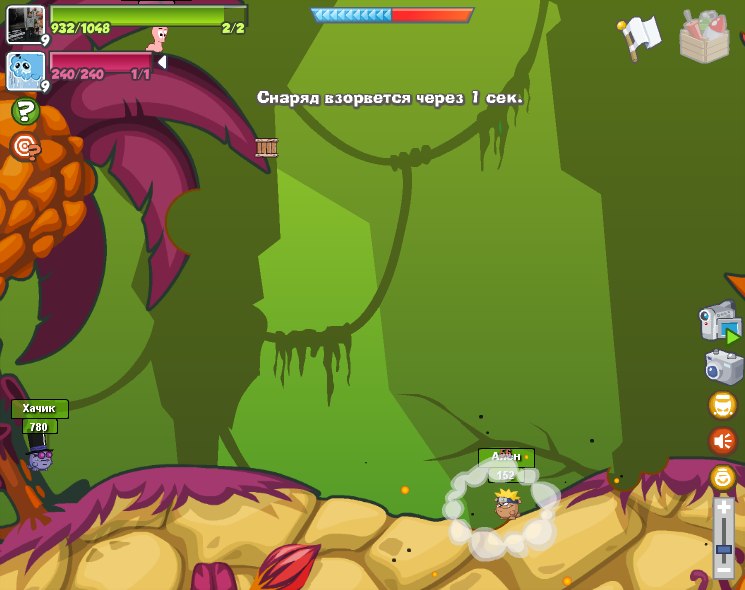Click the white surrender flag
This screenshot has width=745, height=590.
639,37
